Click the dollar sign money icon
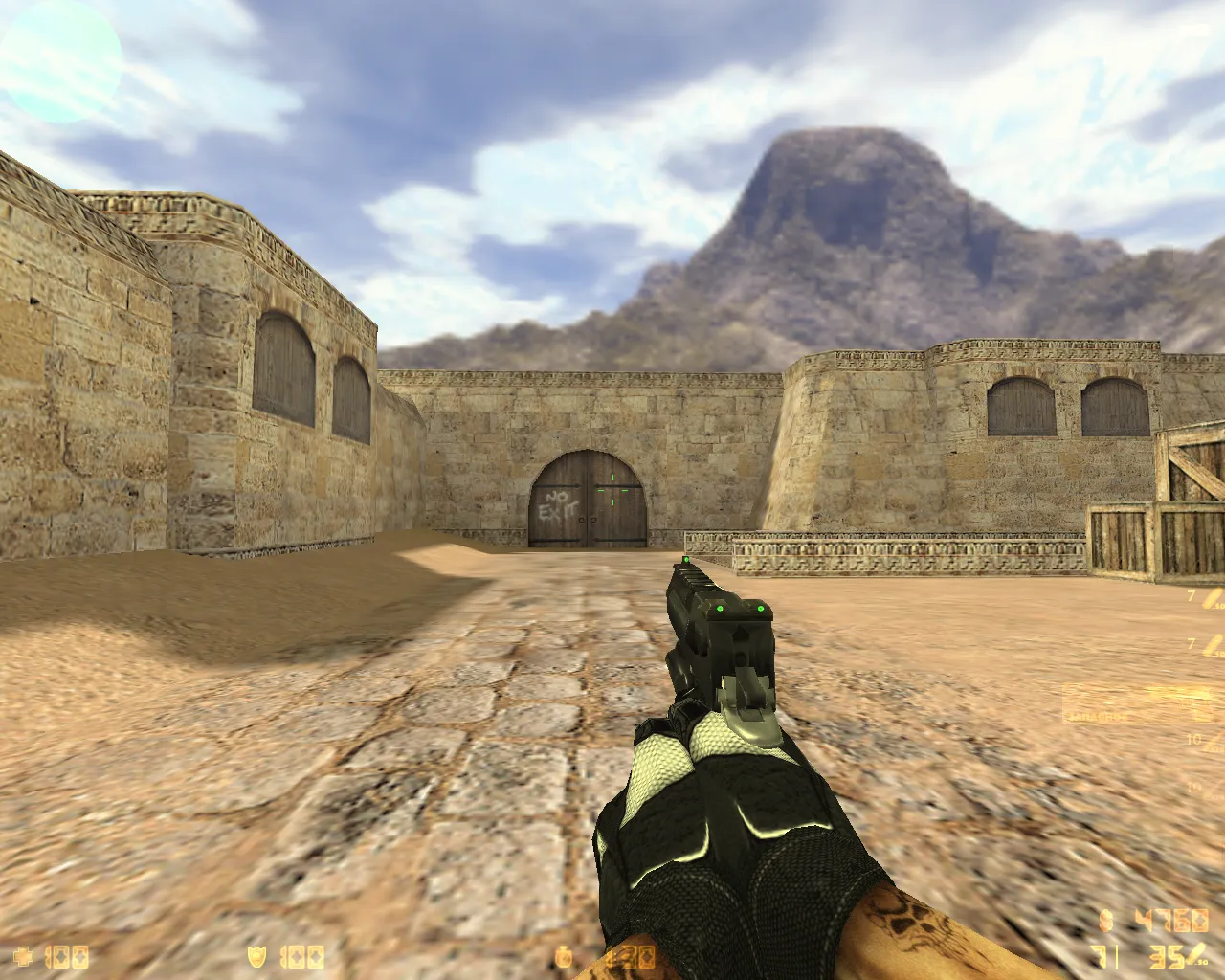This screenshot has width=1225, height=980. [x=1105, y=921]
